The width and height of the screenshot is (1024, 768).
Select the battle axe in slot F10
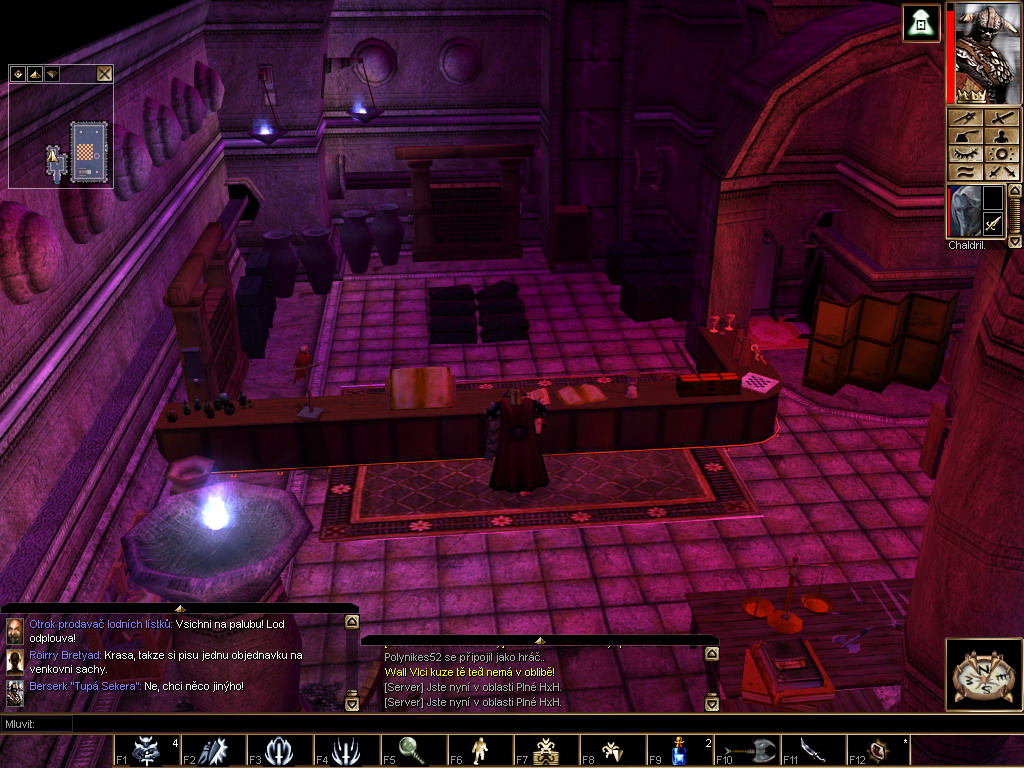[744, 750]
